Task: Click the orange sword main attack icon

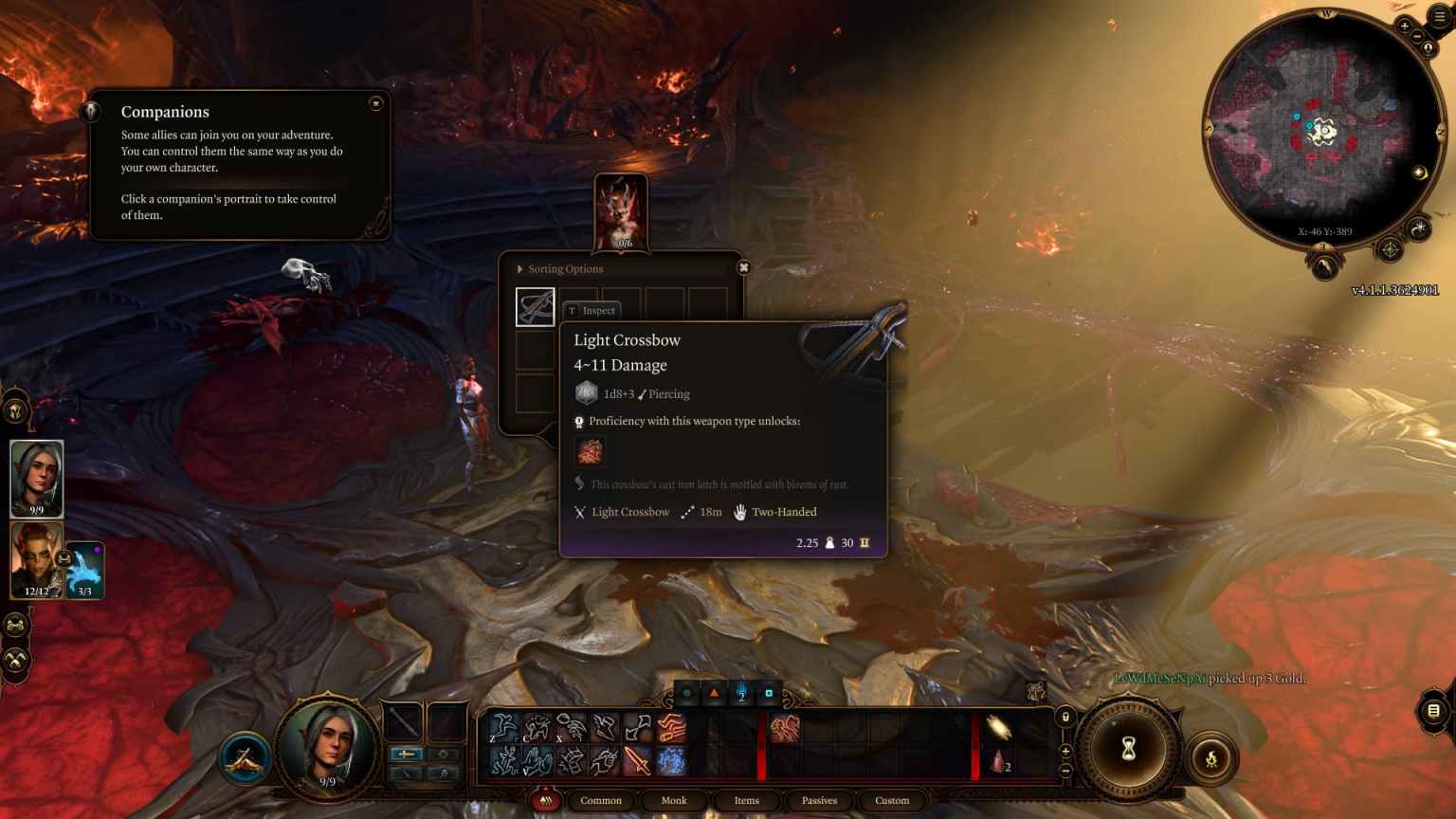Action: pyautogui.click(x=635, y=760)
